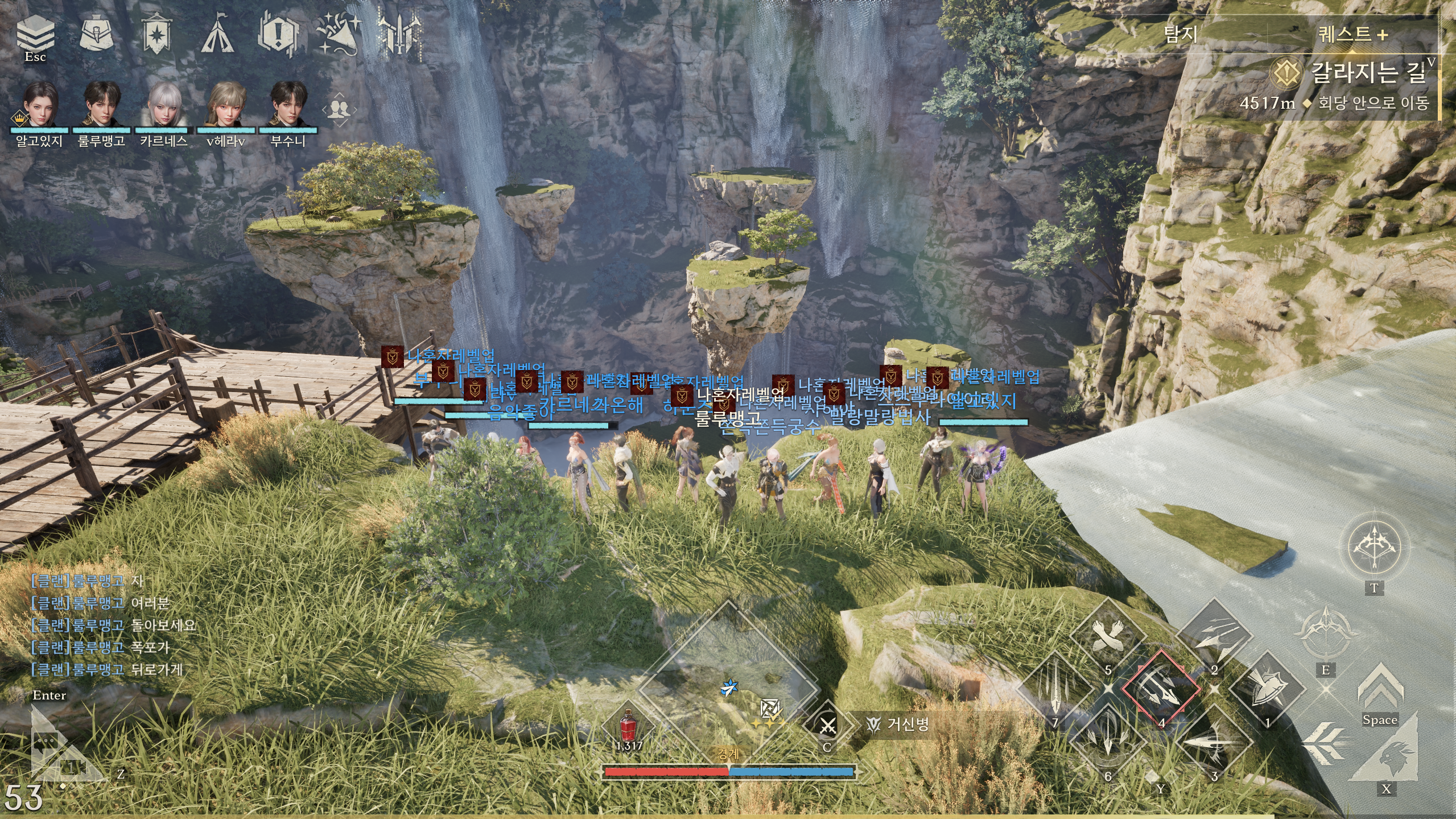Viewport: 1456px width, 819px height.
Task: Open the chat speech bubble icon
Action: point(47,740)
